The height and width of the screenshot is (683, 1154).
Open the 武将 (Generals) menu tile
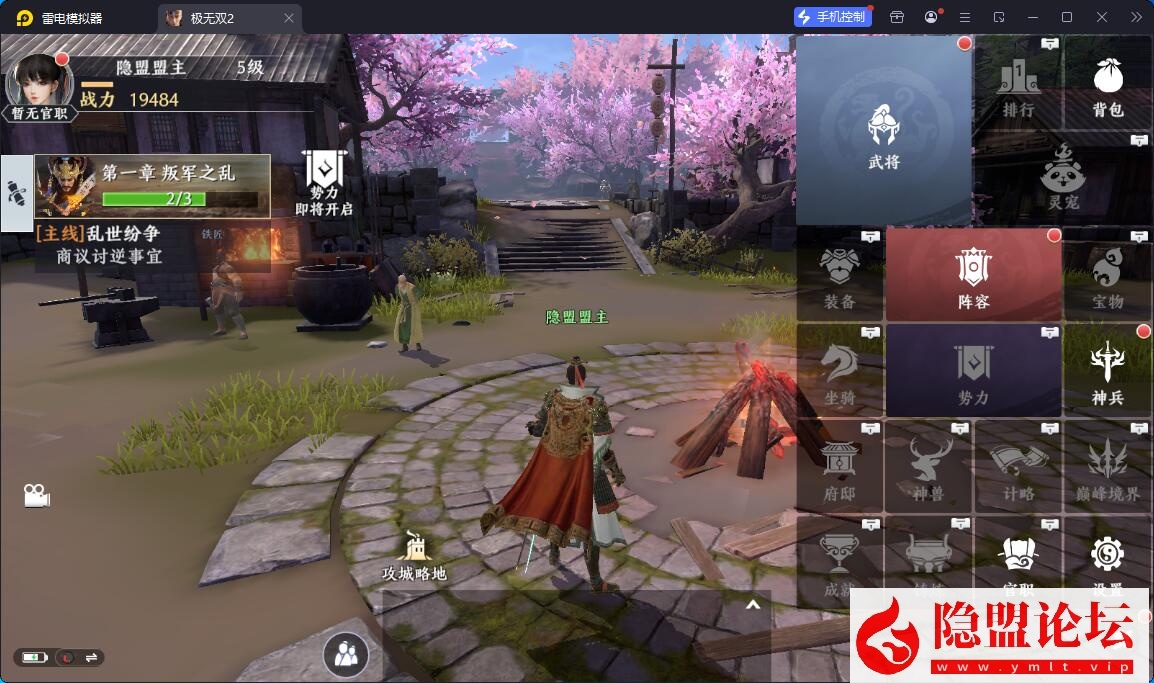coord(884,132)
